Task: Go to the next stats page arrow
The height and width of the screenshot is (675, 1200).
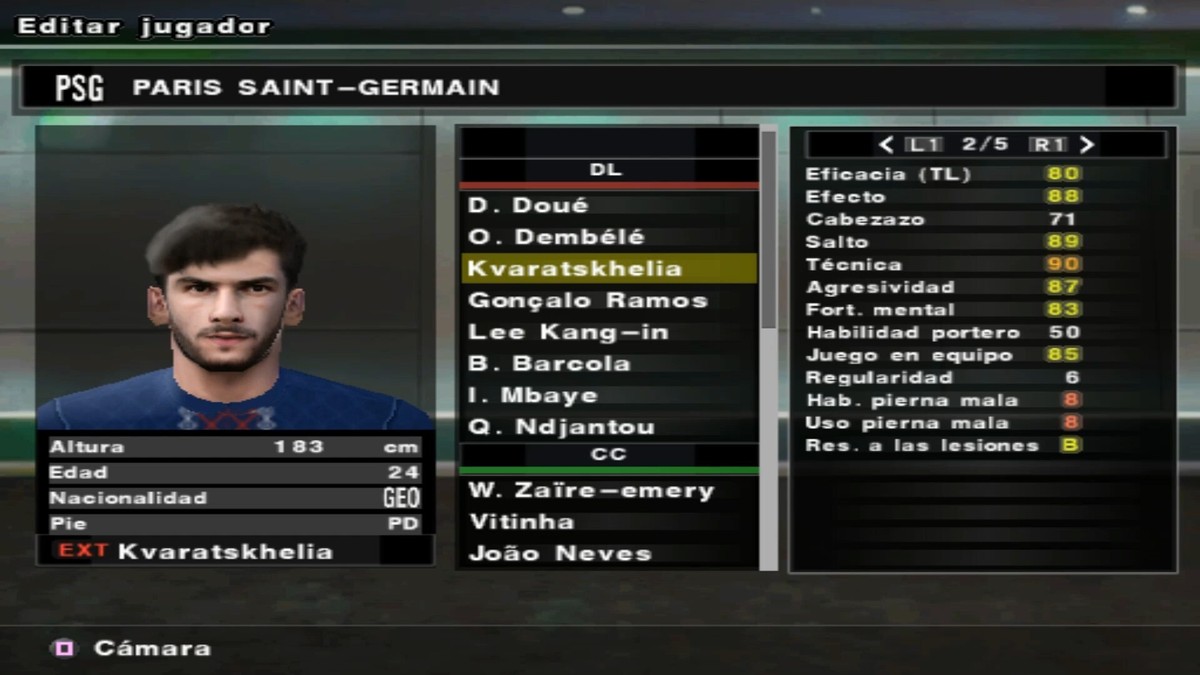Action: pos(1087,145)
